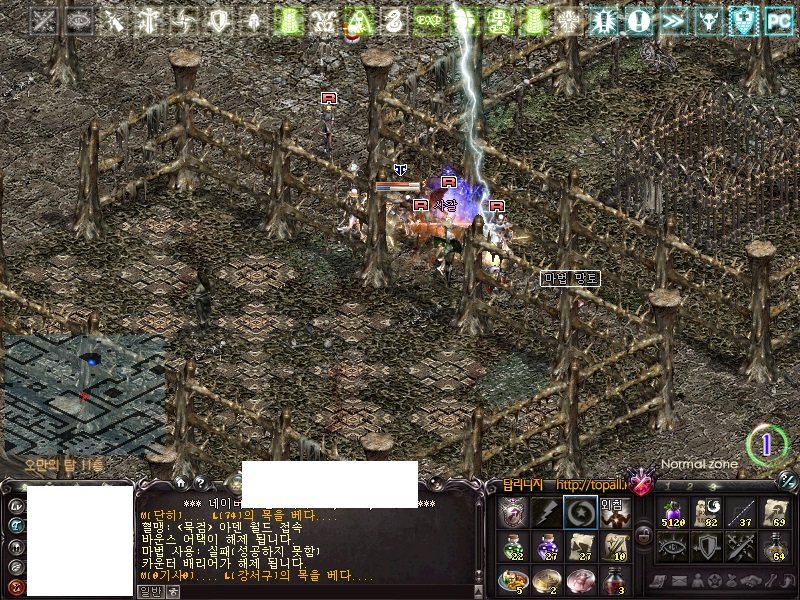Toggle the hotbar padlock button
Image resolution: width=800 pixels, height=600 pixels.
click(644, 536)
